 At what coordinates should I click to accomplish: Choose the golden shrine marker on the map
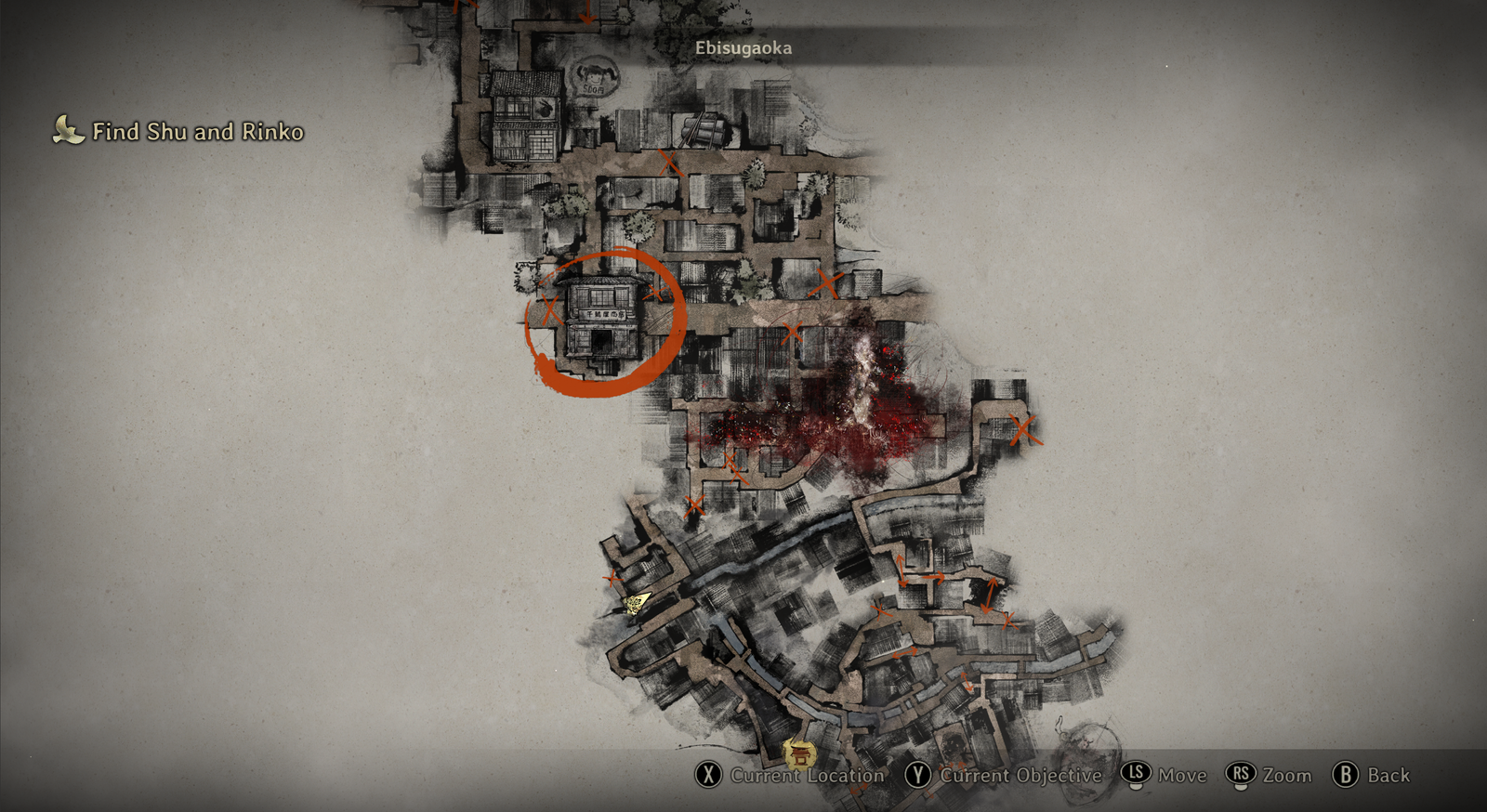(797, 753)
